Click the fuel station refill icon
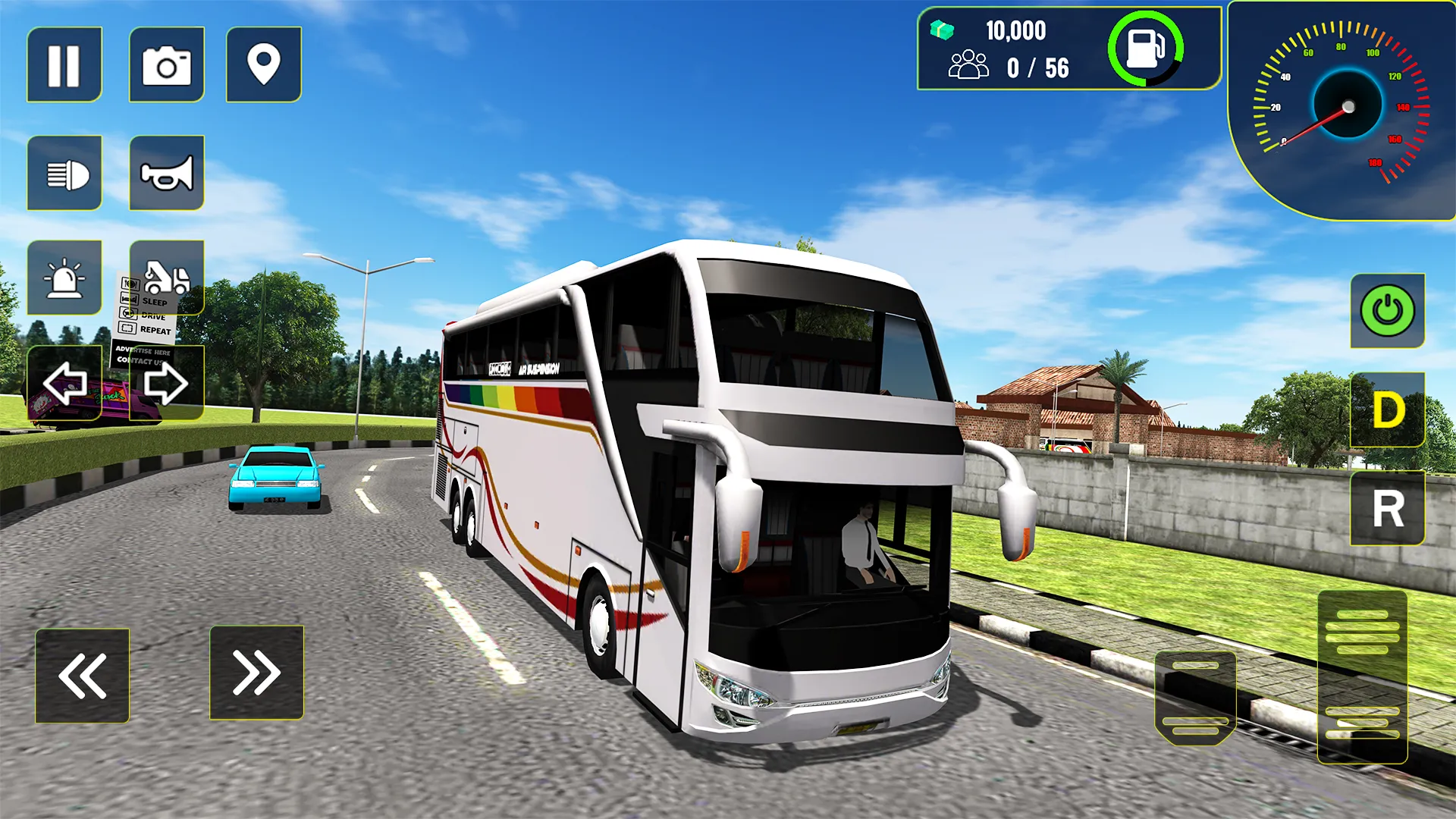Image resolution: width=1456 pixels, height=819 pixels. (x=1146, y=47)
